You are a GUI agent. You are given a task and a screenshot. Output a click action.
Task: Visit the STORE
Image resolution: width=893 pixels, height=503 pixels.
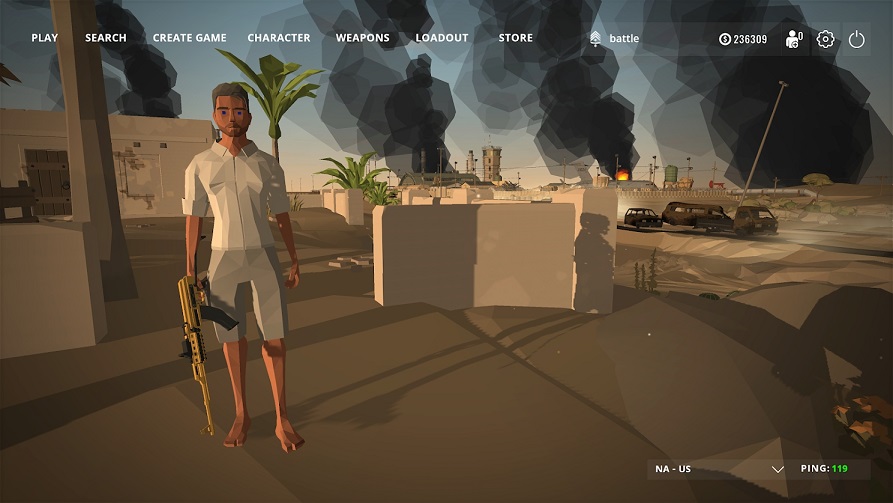point(516,38)
